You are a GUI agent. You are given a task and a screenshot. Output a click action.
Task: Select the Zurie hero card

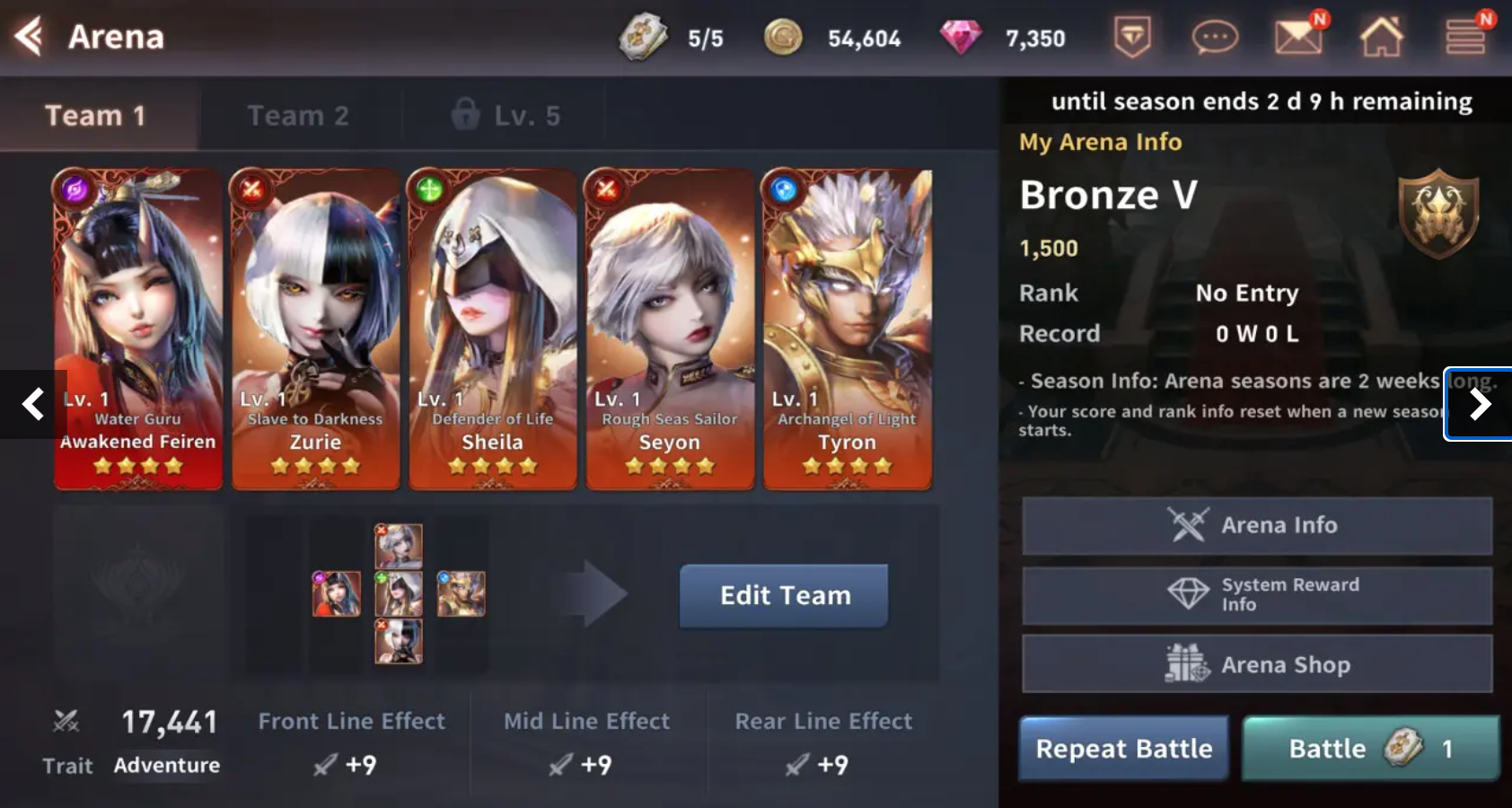coord(315,329)
